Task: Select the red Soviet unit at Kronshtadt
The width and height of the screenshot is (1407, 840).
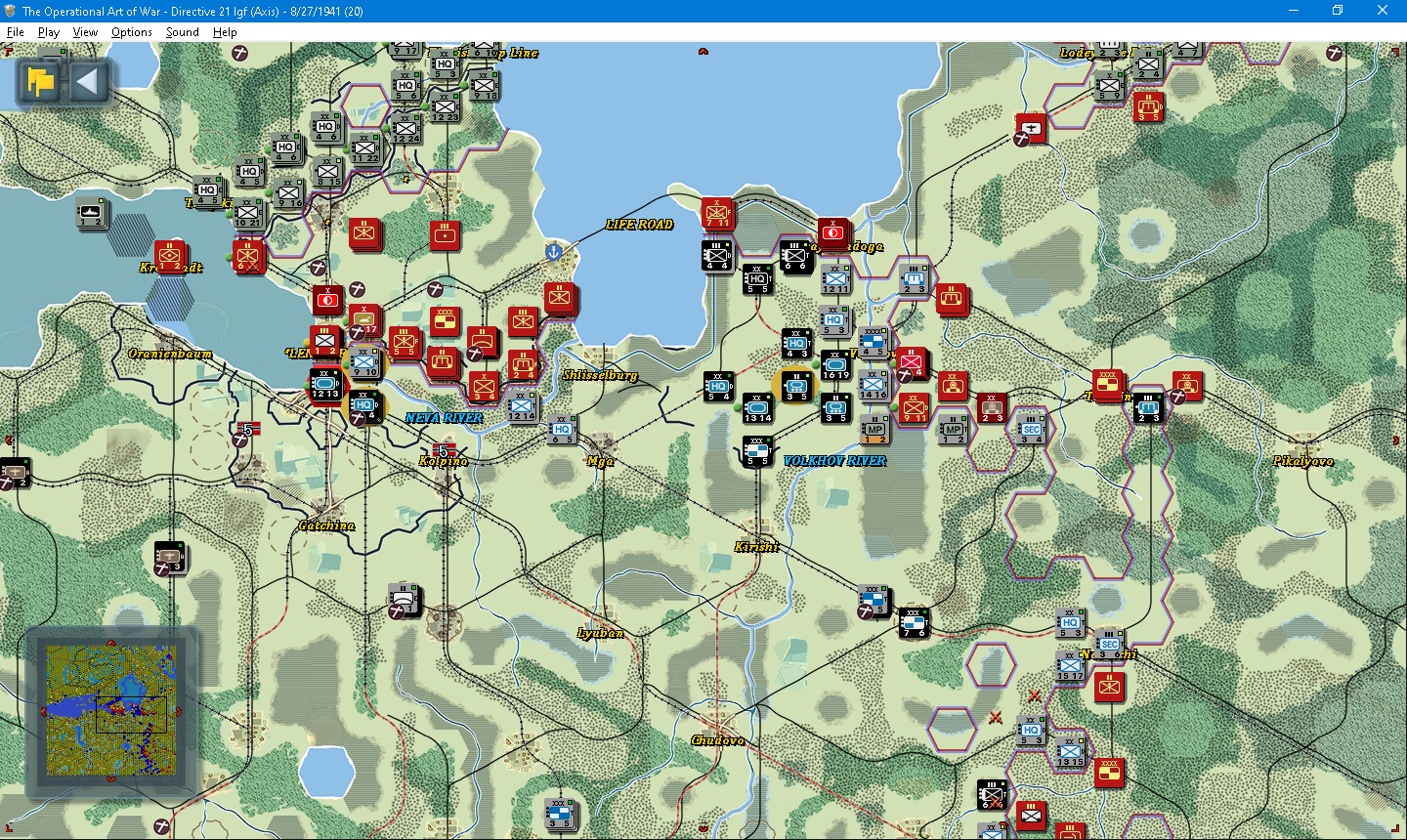Action: pyautogui.click(x=168, y=259)
